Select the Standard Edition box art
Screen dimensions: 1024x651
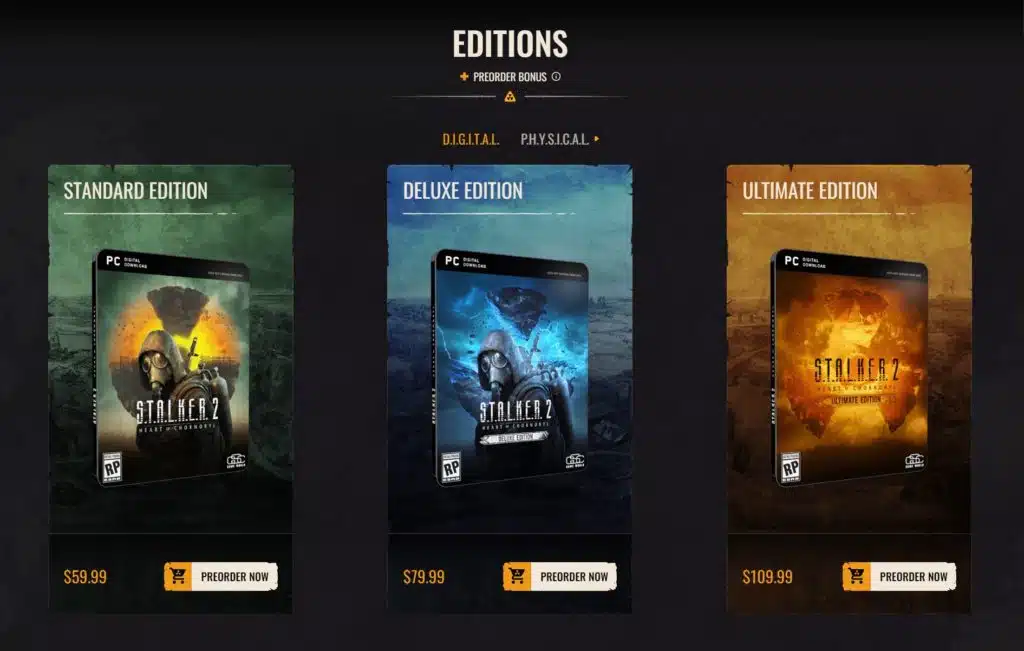click(170, 367)
